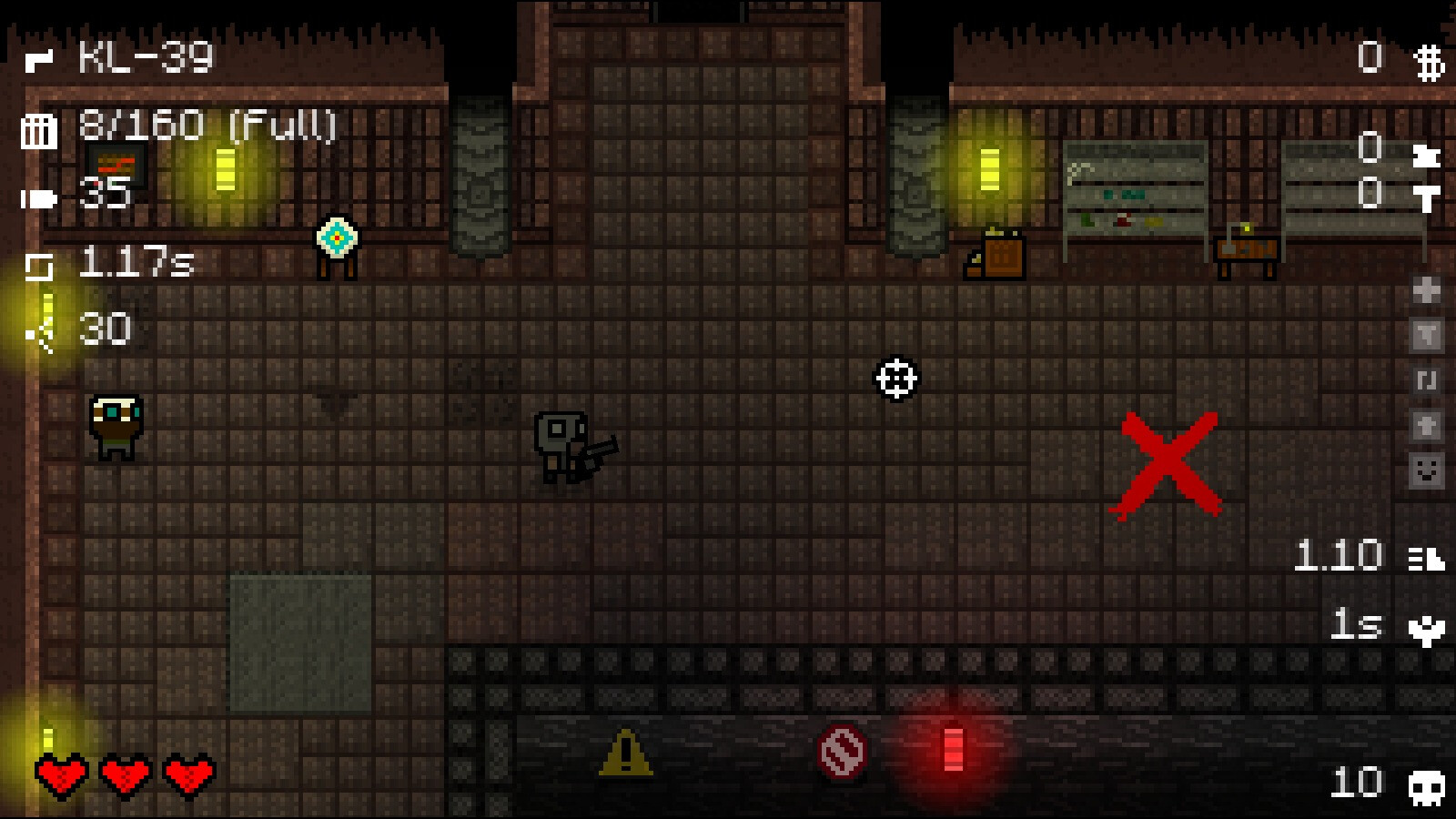This screenshot has width=1456, height=819.
Task: Click the dollar sign currency icon top right
Action: click(1427, 62)
